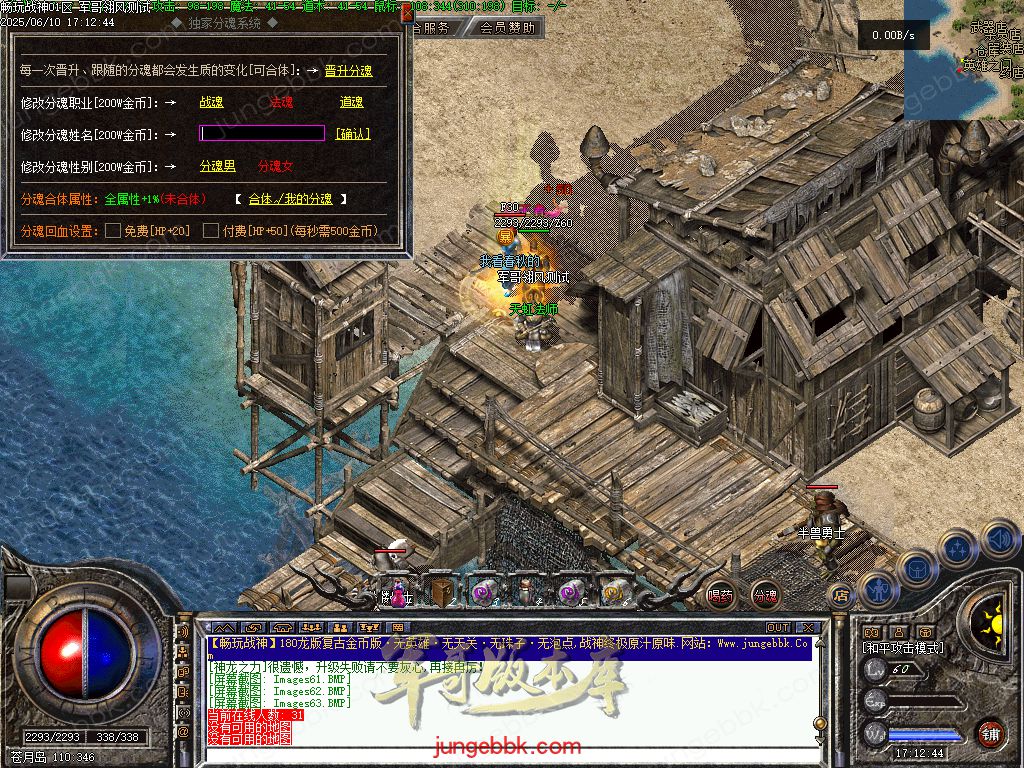The height and width of the screenshot is (768, 1024).
Task: Click the minimap in the corner
Action: click(963, 60)
